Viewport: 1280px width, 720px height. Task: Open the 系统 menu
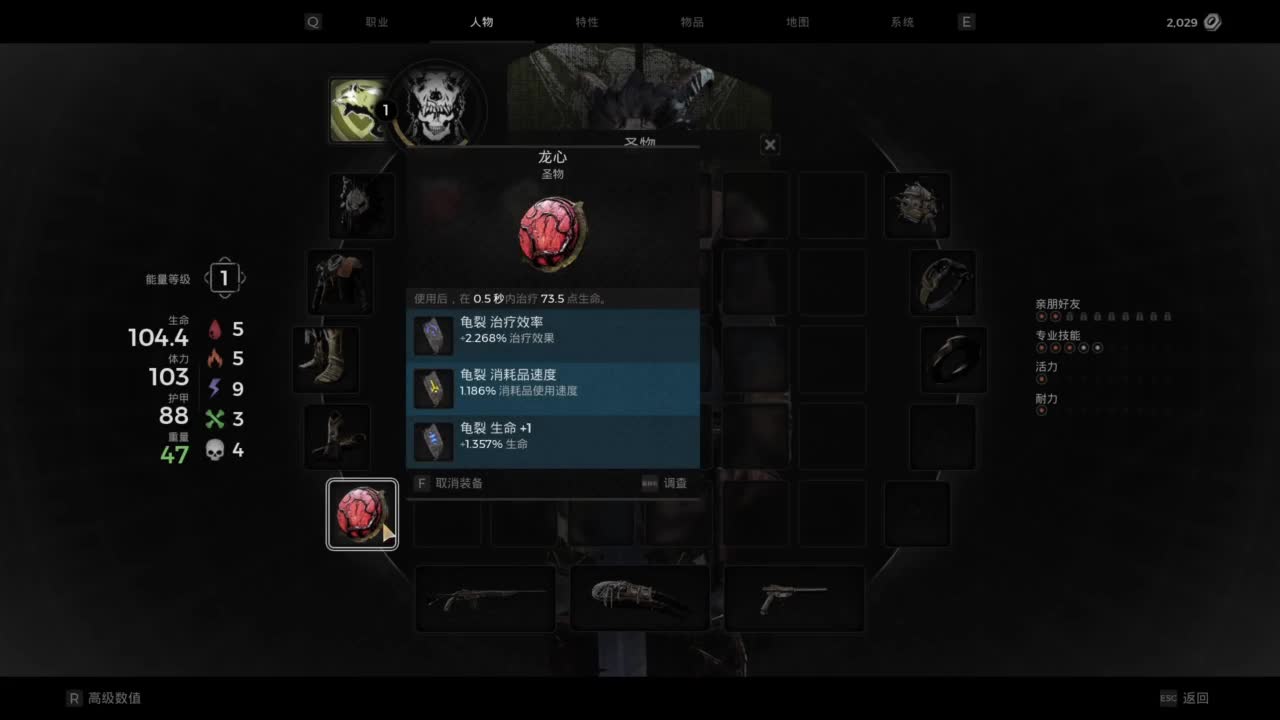coord(903,21)
